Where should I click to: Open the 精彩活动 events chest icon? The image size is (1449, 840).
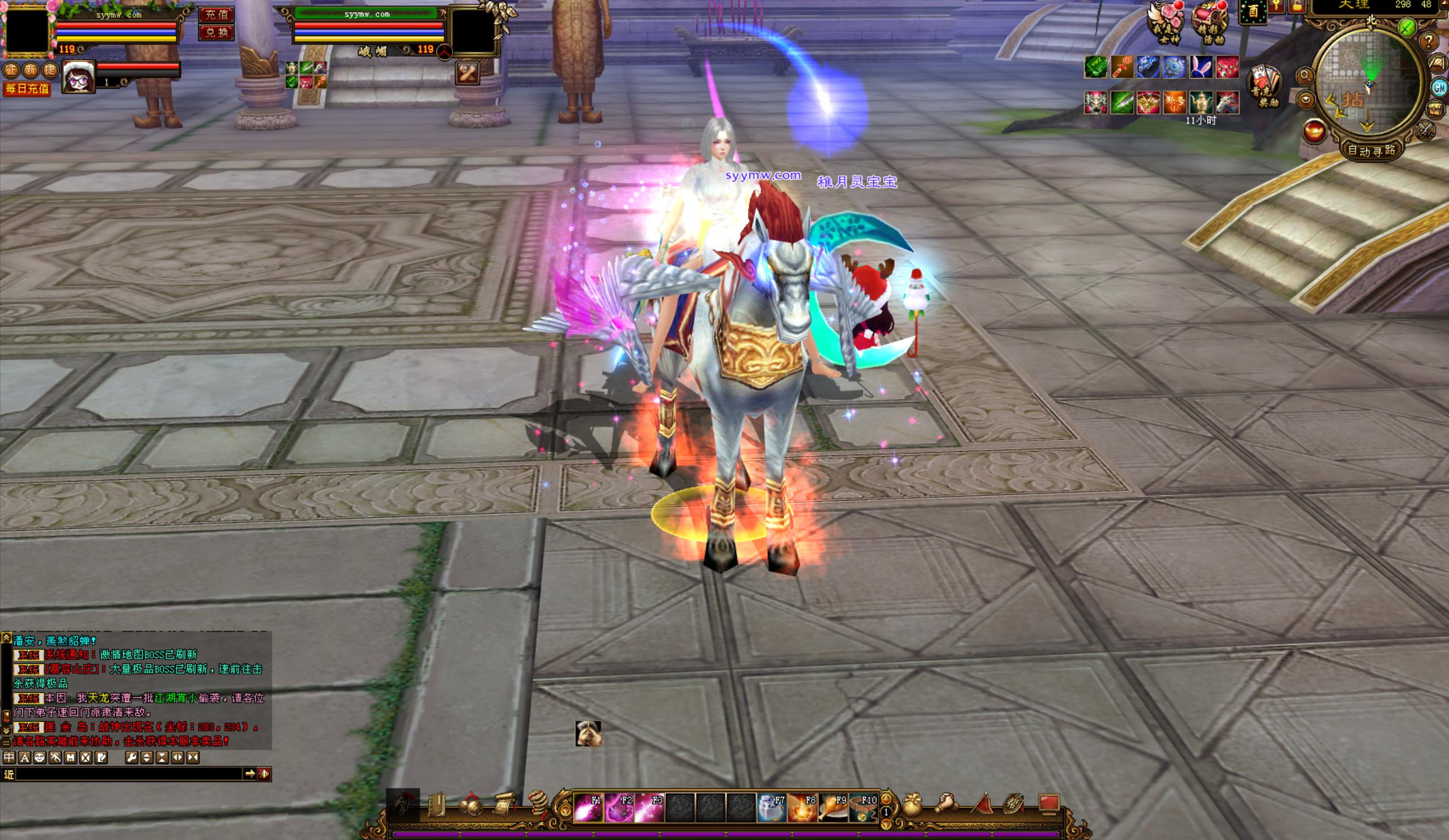click(1210, 23)
